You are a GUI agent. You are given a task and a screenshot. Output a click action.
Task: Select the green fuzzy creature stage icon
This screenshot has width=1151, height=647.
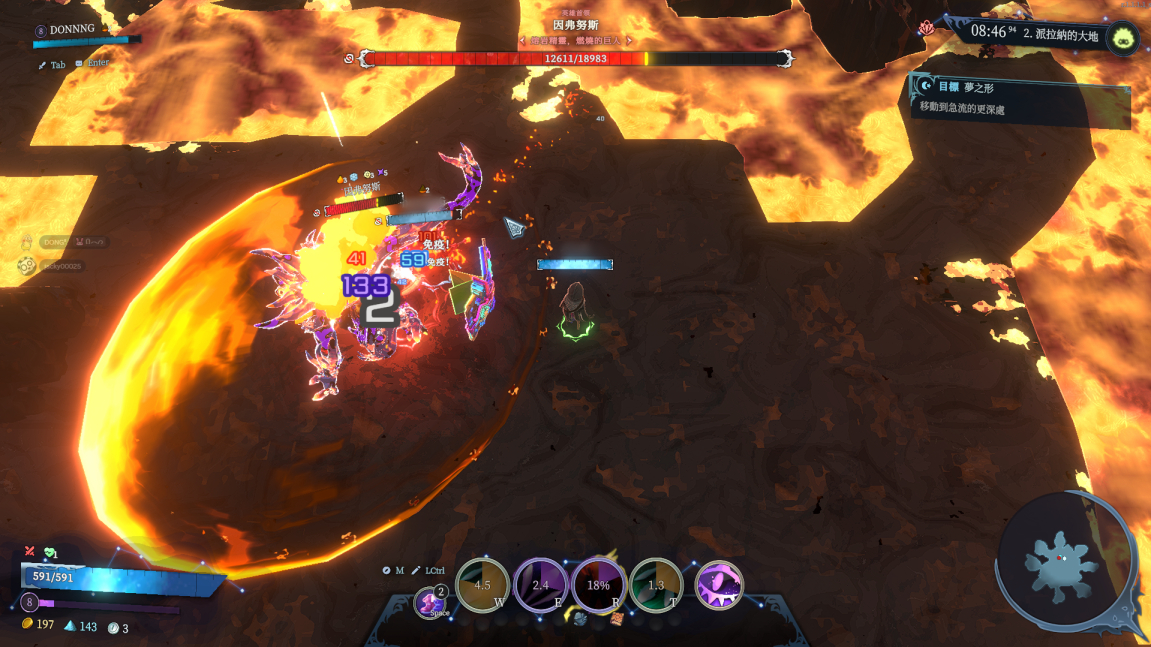click(x=1122, y=38)
